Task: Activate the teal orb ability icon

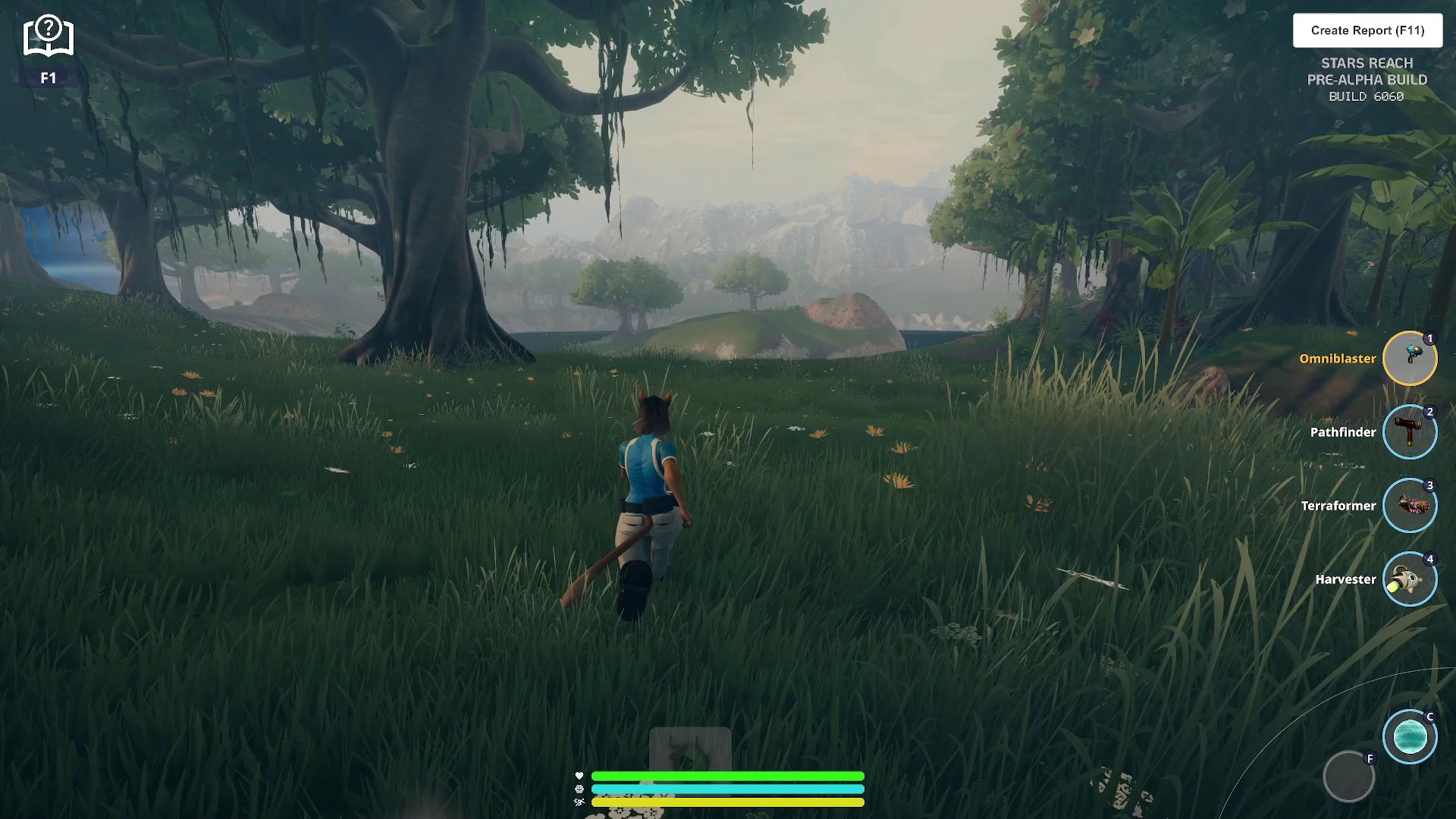Action: pyautogui.click(x=1410, y=737)
